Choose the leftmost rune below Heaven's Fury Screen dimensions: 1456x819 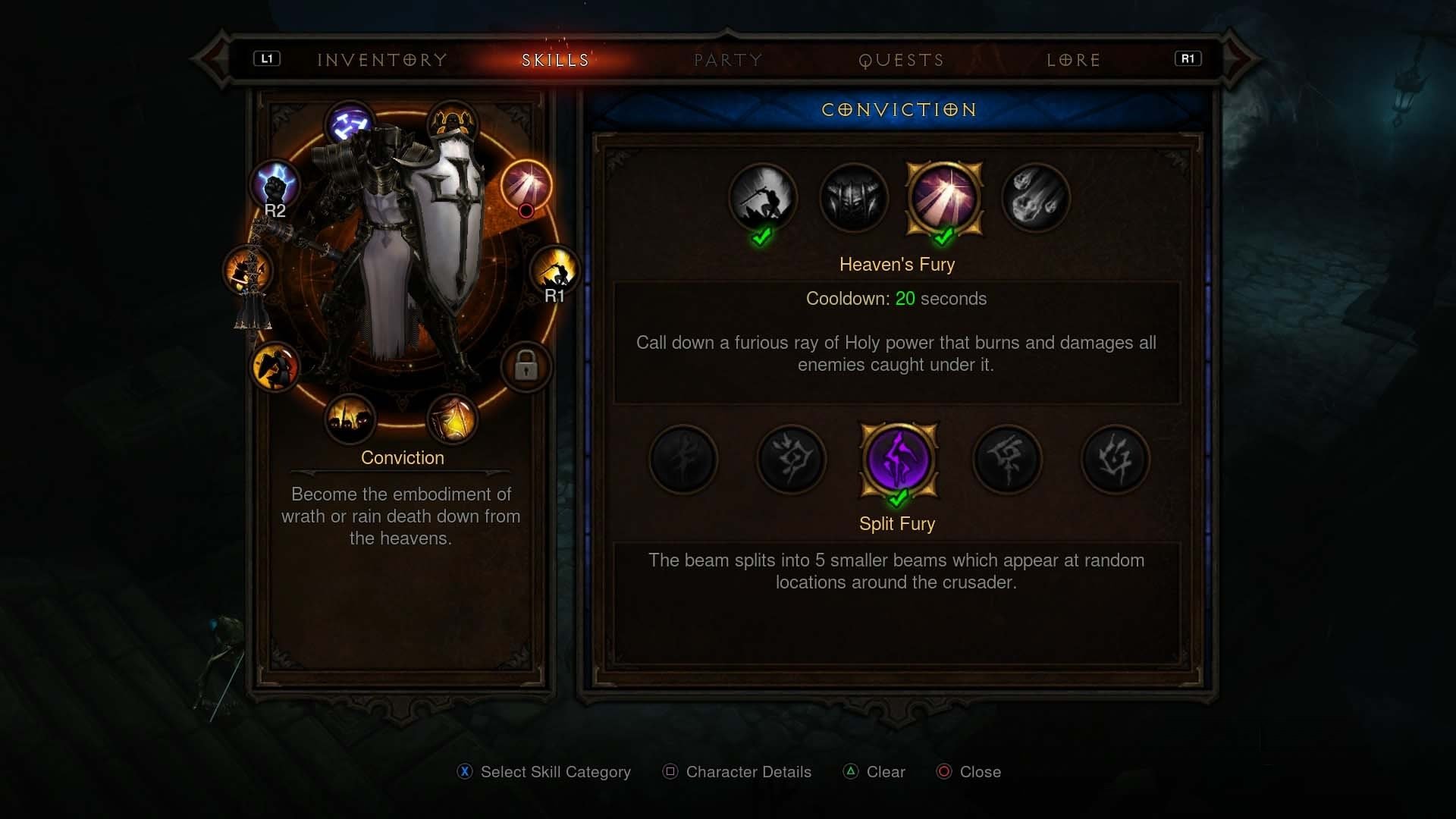682,460
